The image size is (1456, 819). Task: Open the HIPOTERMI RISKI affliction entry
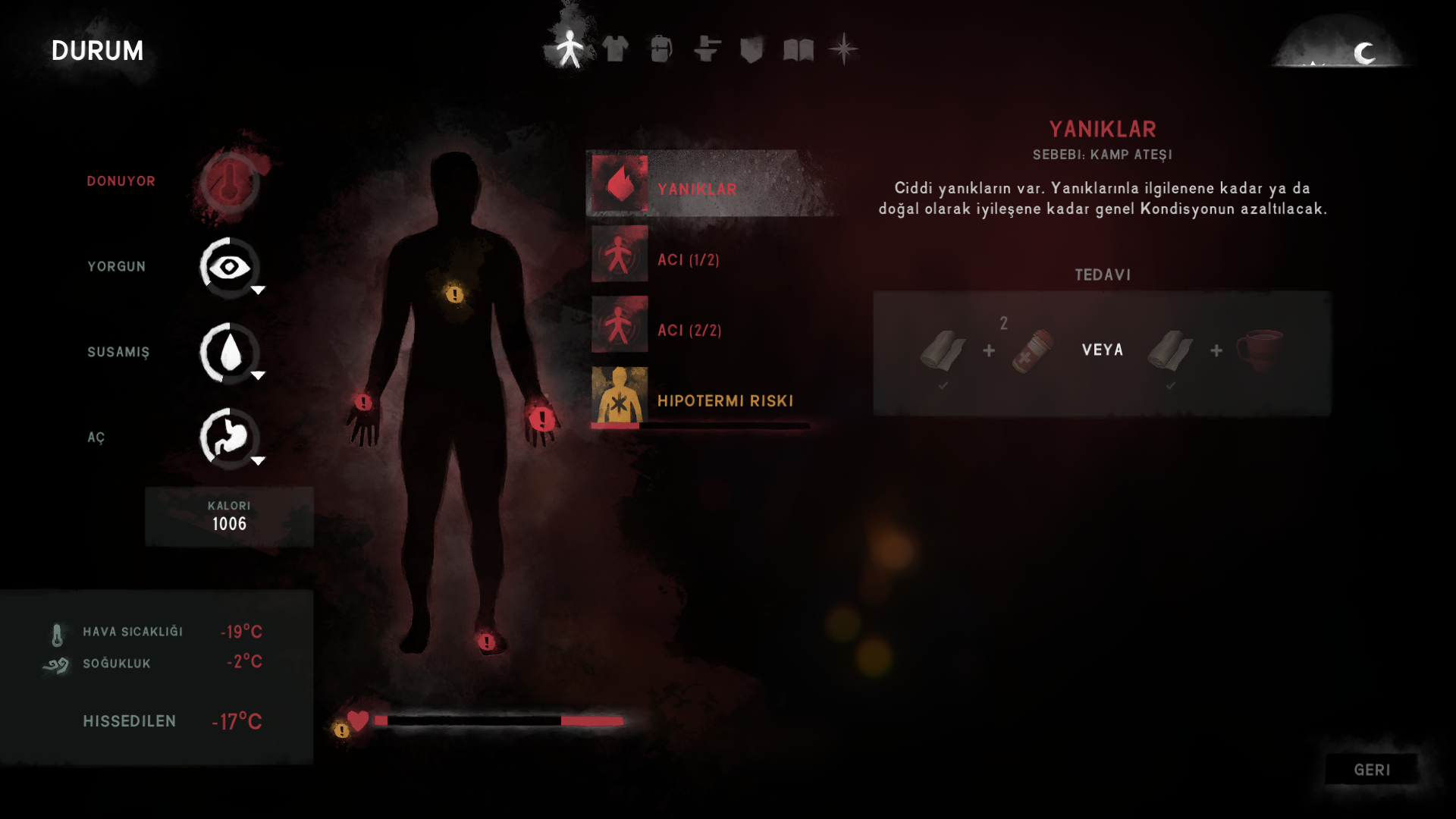(x=723, y=400)
